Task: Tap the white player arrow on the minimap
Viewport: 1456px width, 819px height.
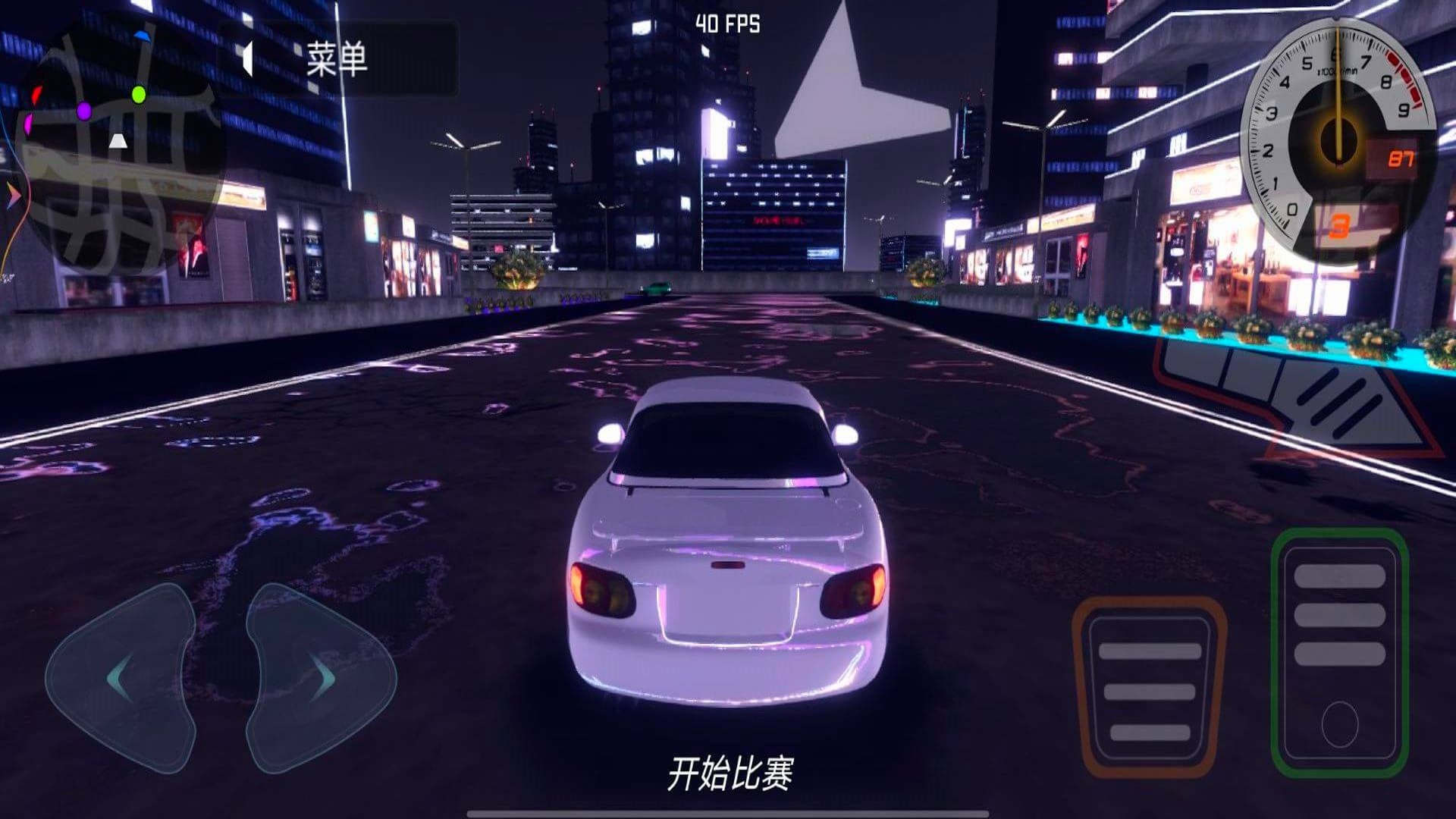Action: point(118,140)
